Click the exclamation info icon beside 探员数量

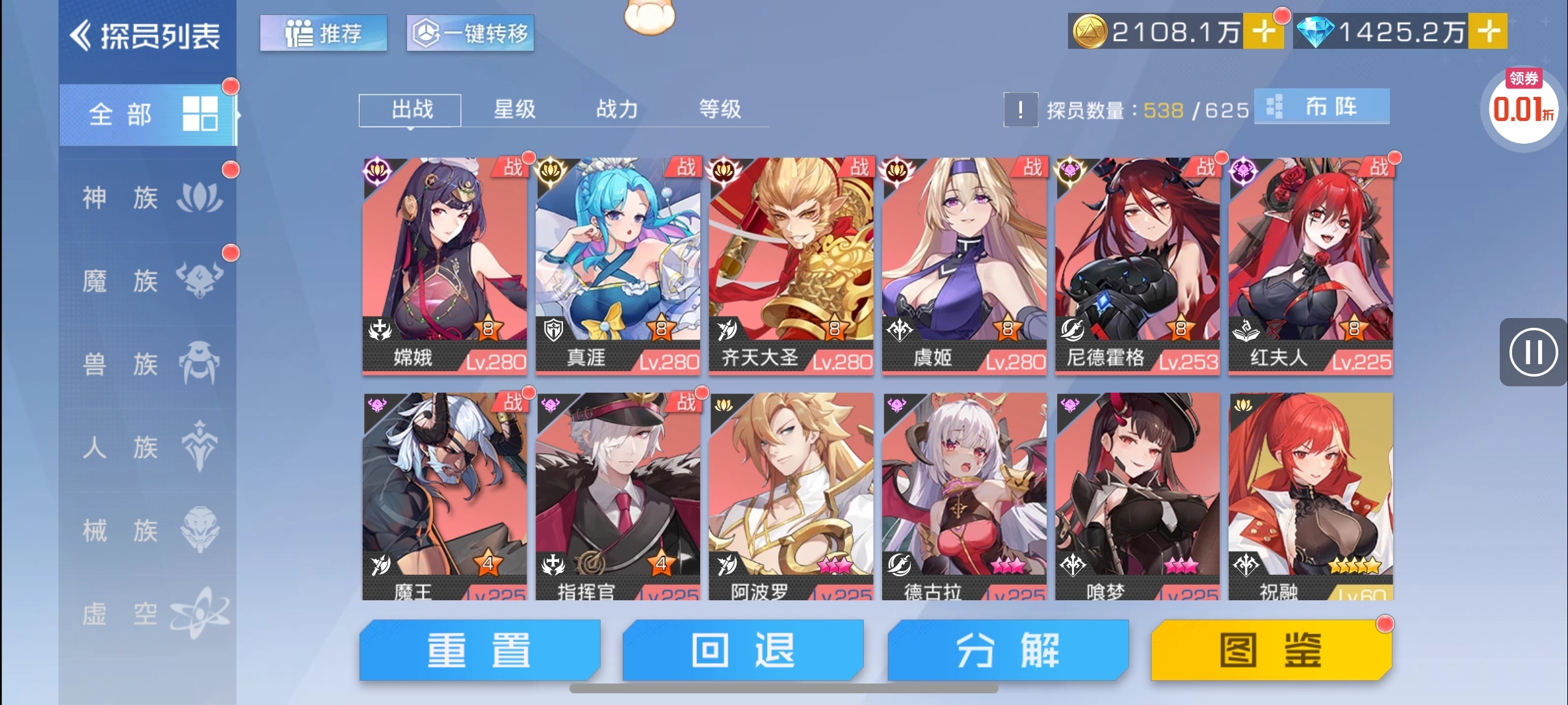(x=1022, y=111)
